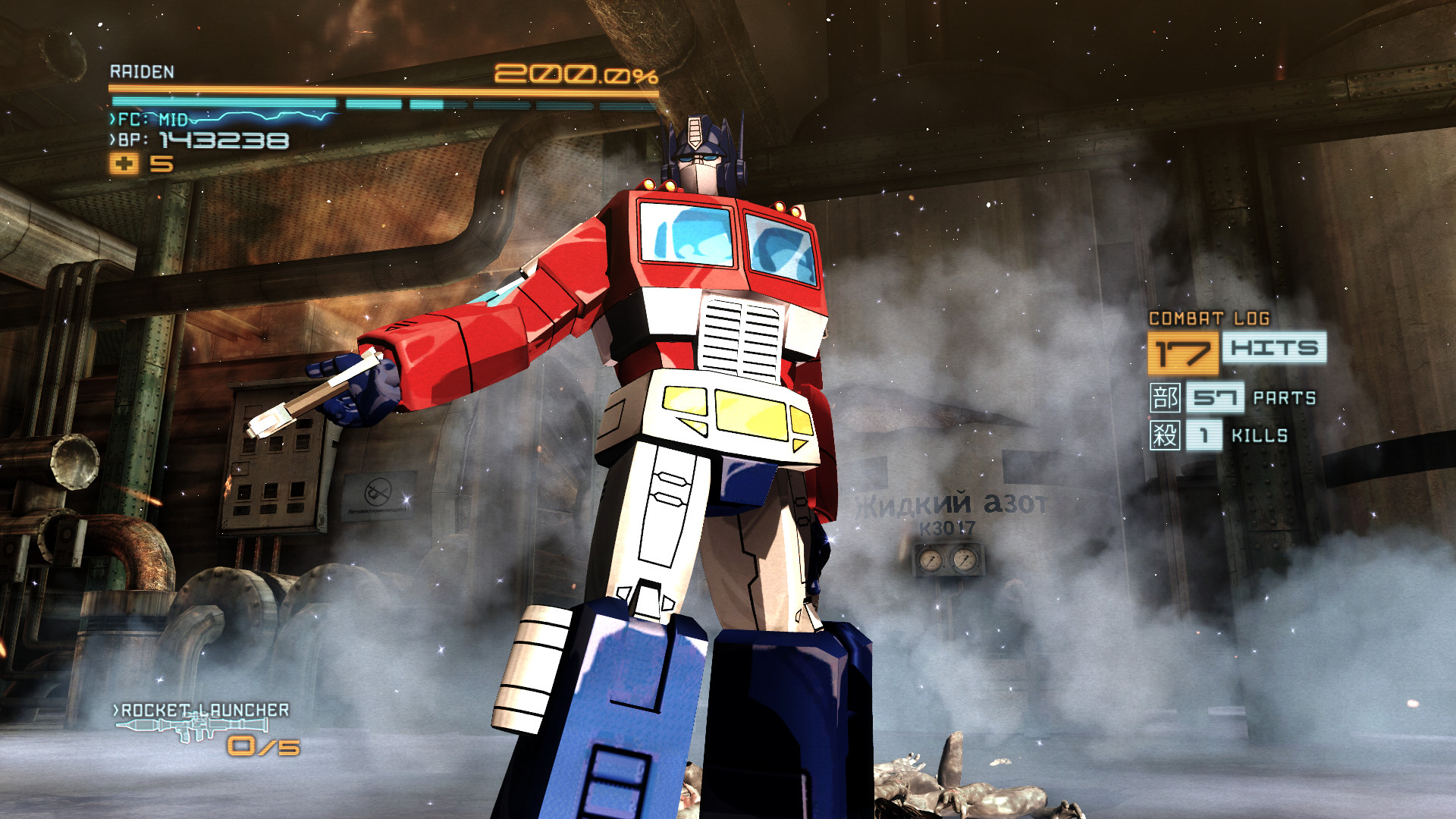Image resolution: width=1456 pixels, height=819 pixels.
Task: Click the 殺 KILLS kanji icon
Action: pyautogui.click(x=1166, y=435)
